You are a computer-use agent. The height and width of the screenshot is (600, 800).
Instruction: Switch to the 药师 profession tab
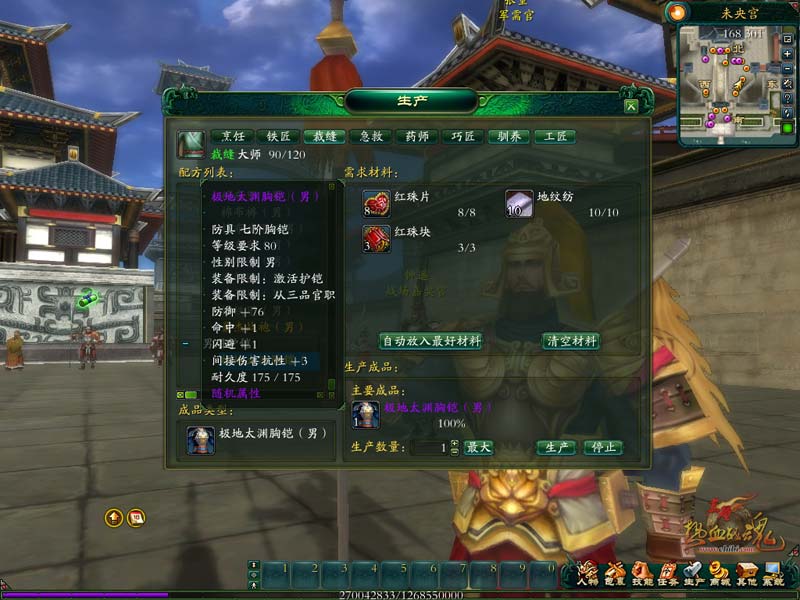coord(416,137)
